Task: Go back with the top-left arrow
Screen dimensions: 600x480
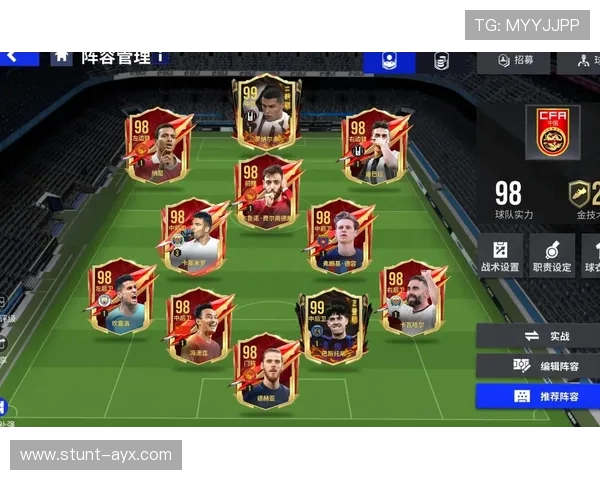Action: 12,56
